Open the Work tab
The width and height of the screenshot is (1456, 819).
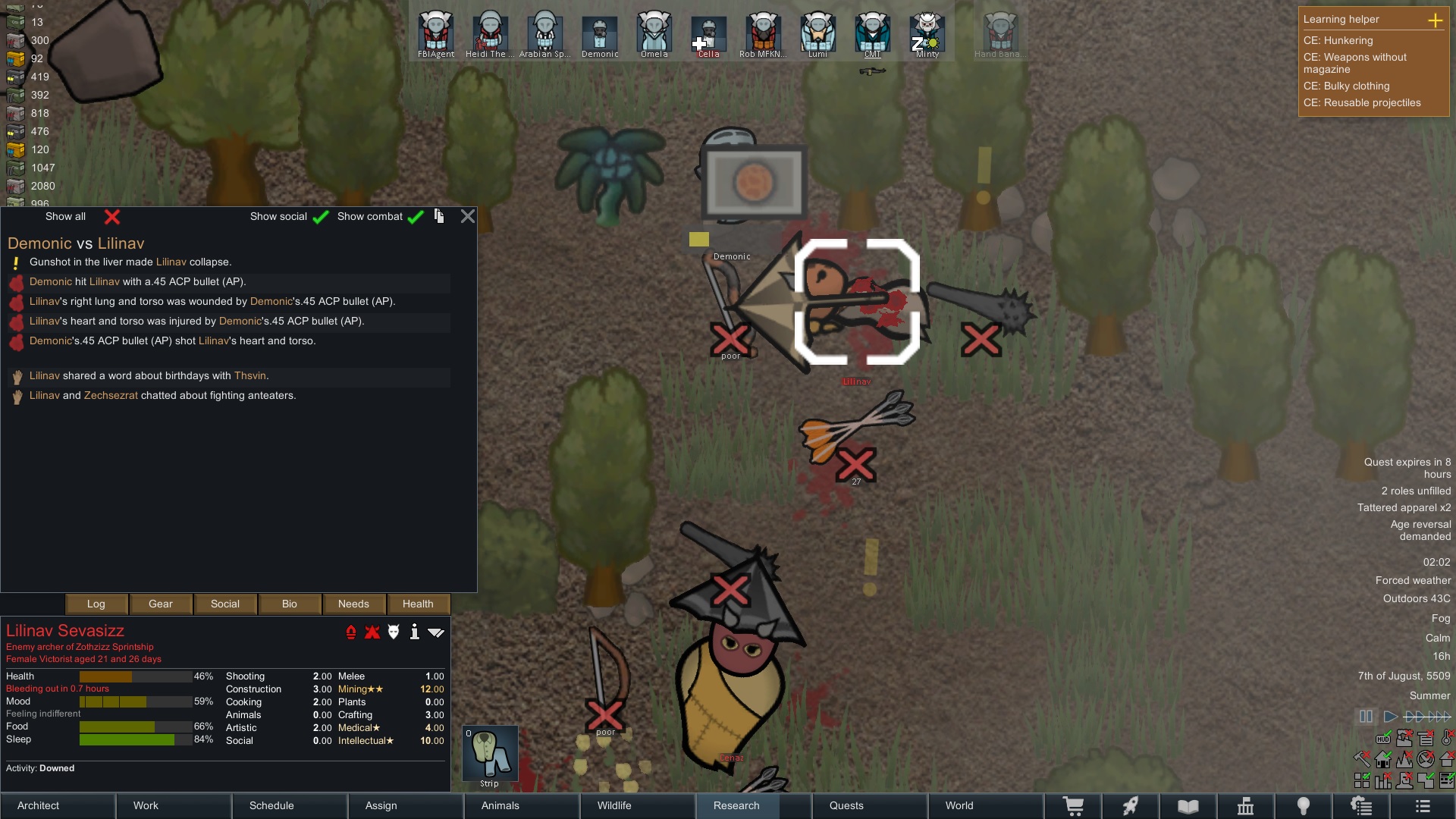(174, 805)
